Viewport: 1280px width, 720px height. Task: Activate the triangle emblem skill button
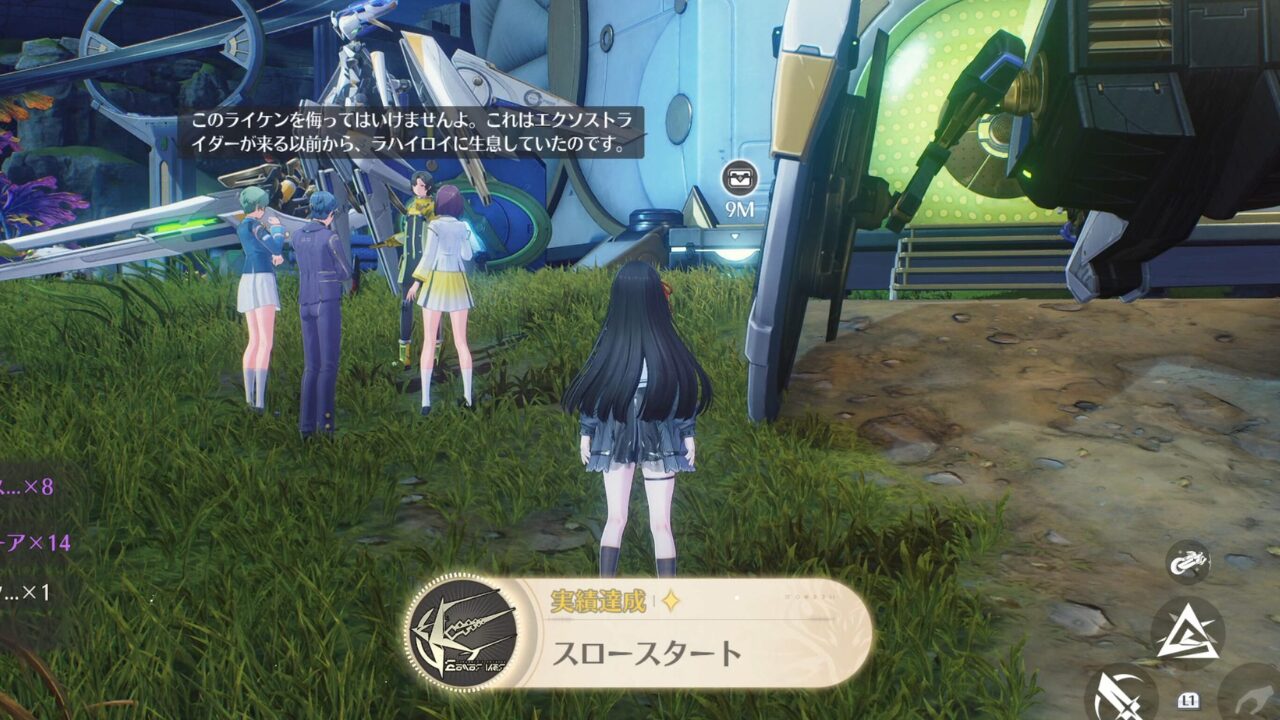[x=1187, y=633]
